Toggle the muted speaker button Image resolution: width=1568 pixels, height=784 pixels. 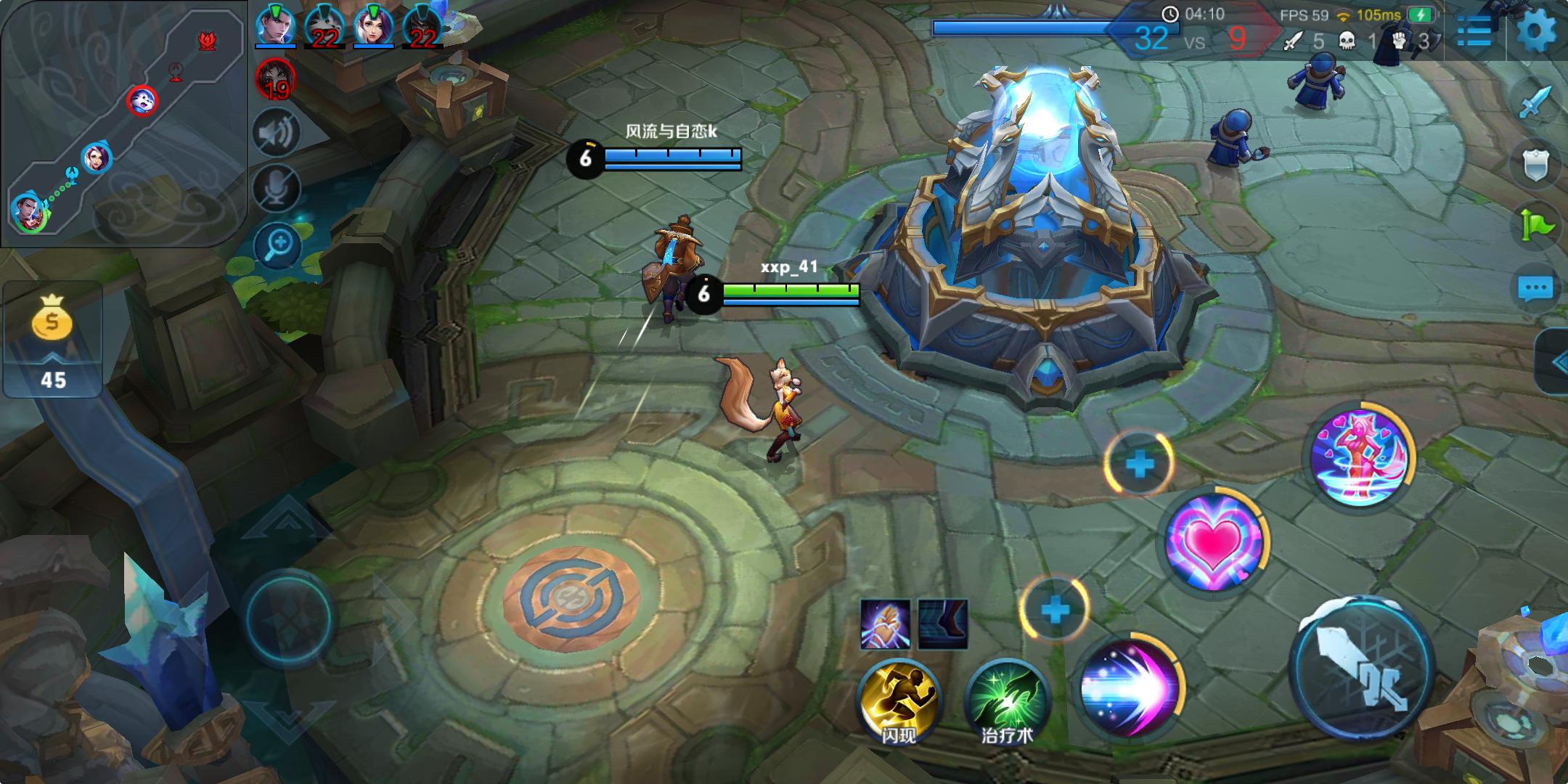[277, 133]
